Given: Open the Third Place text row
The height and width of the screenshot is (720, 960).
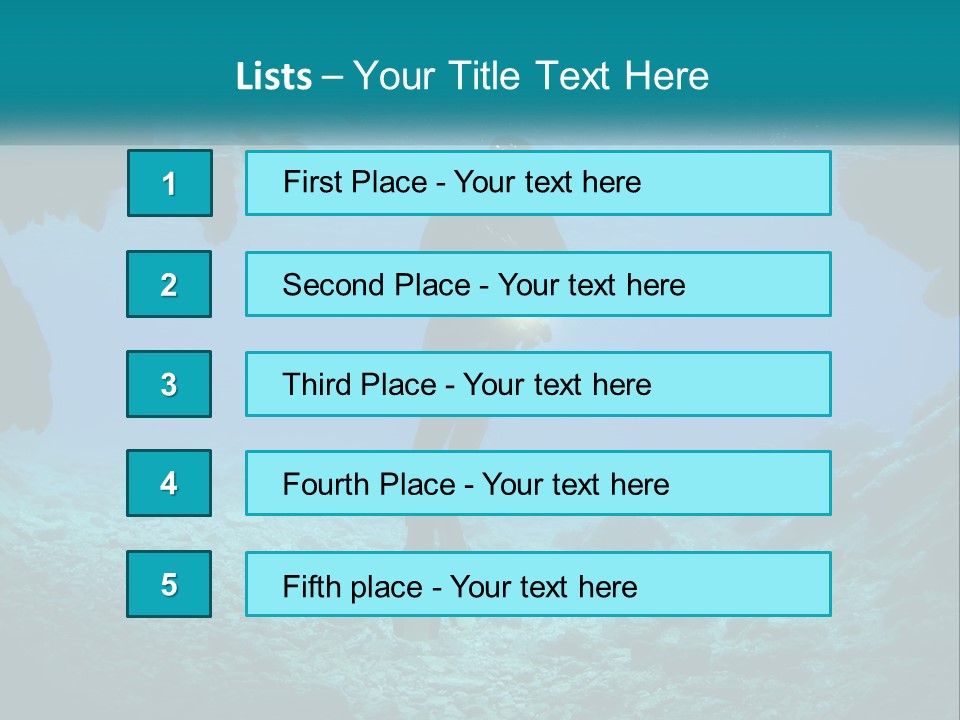Looking at the screenshot, I should (x=538, y=384).
